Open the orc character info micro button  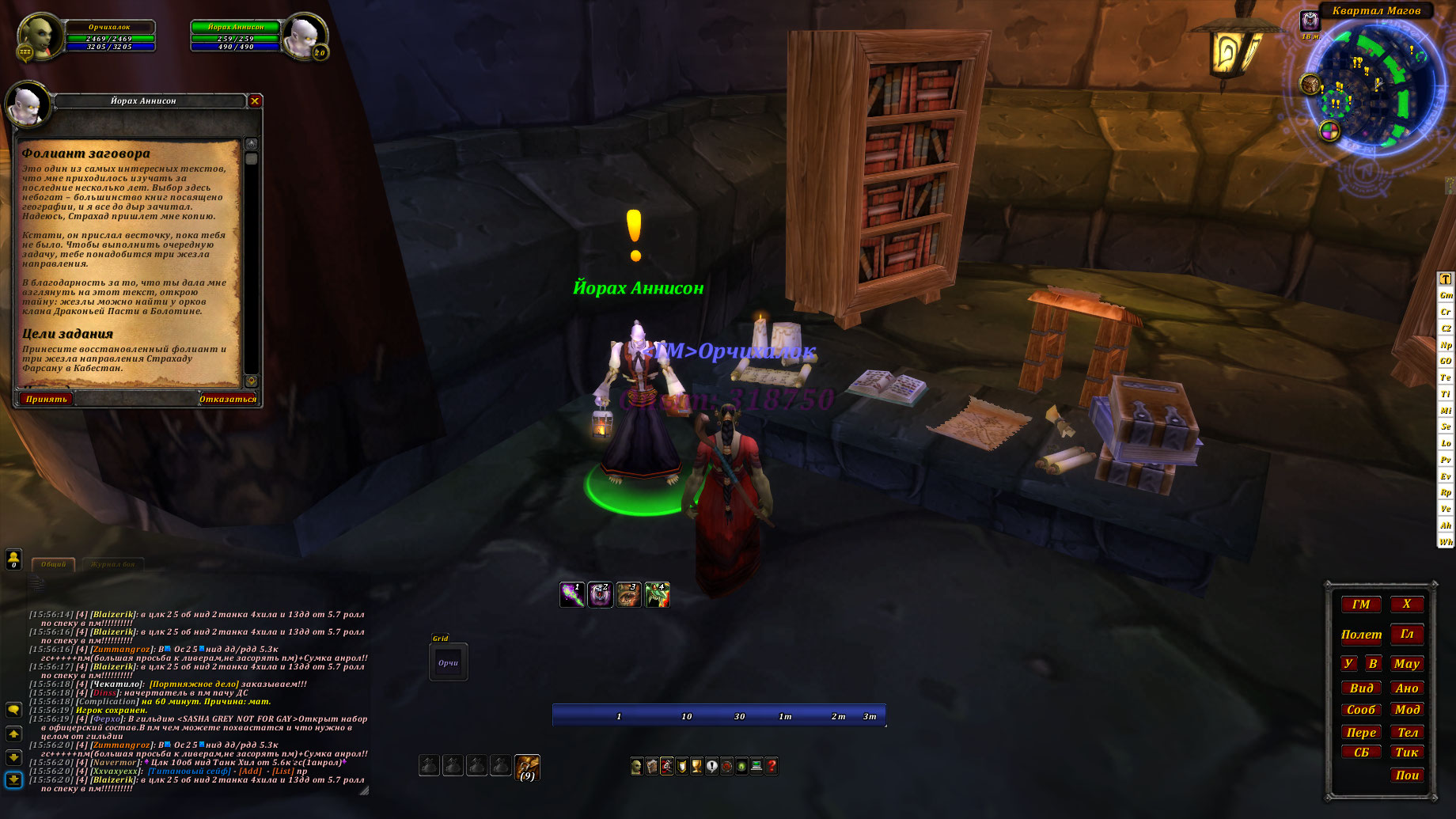click(x=636, y=766)
